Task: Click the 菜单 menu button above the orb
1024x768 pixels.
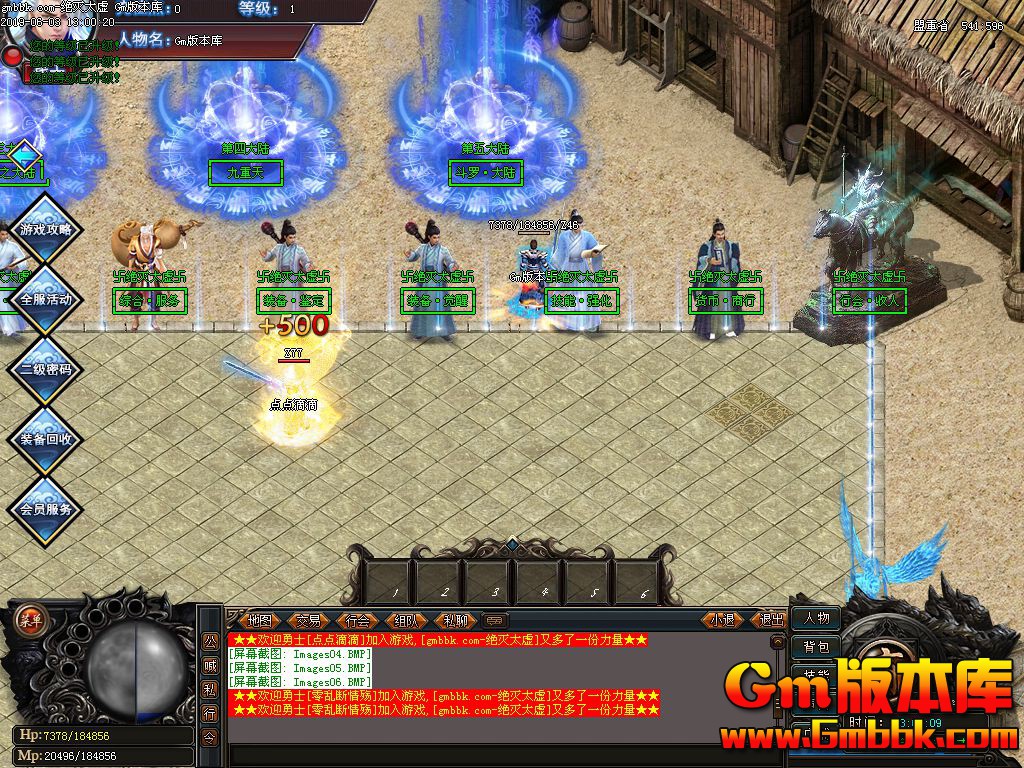Action: 30,619
